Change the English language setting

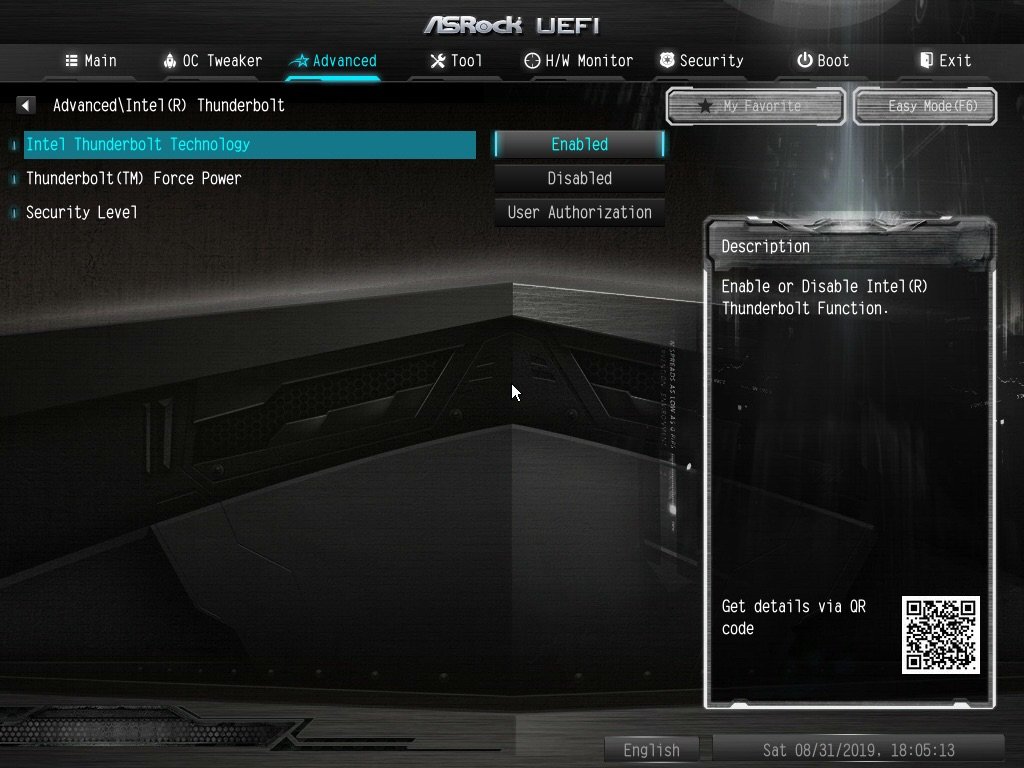pyautogui.click(x=652, y=749)
